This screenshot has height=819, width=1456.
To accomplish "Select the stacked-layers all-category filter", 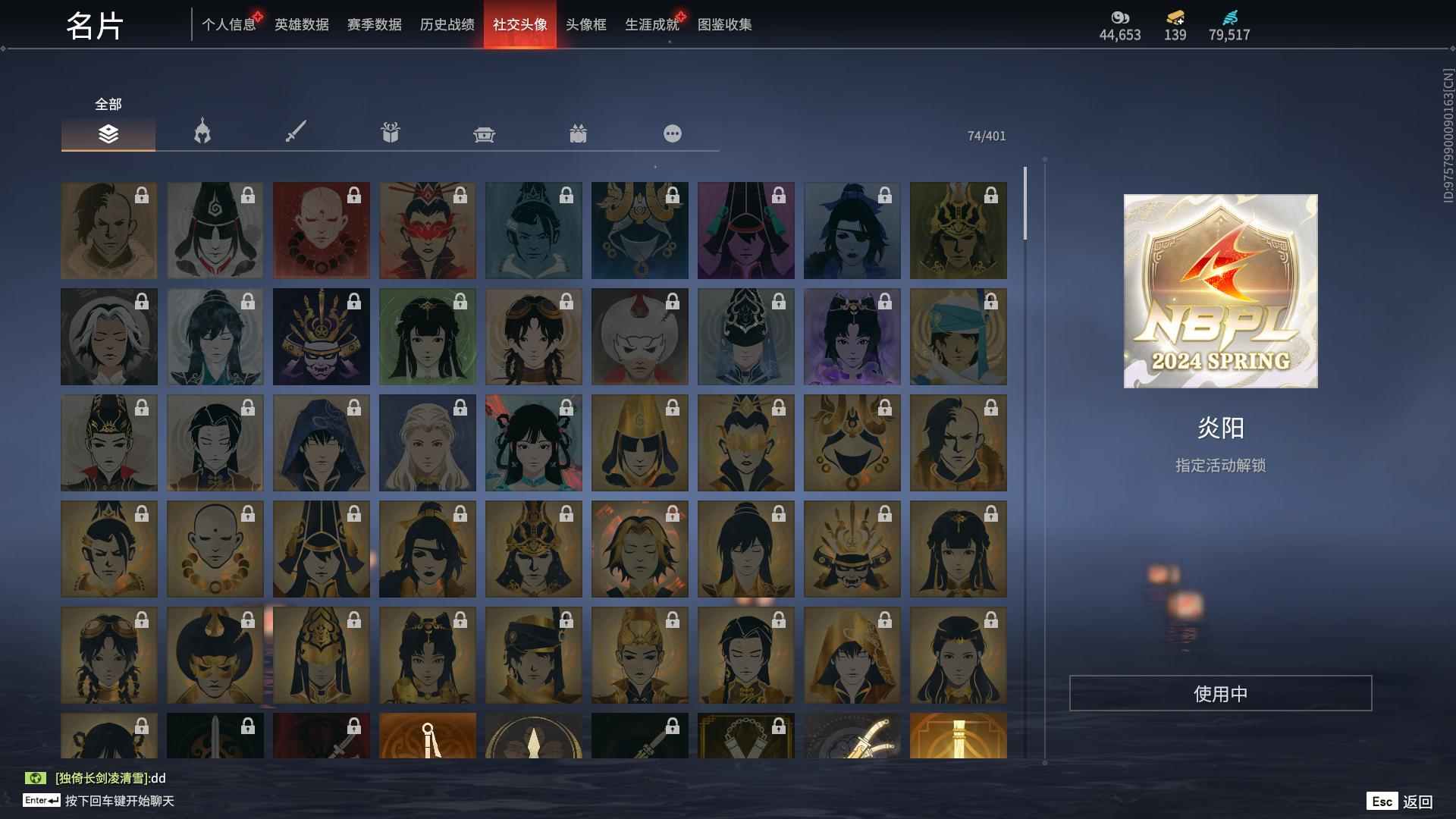I will 108,133.
